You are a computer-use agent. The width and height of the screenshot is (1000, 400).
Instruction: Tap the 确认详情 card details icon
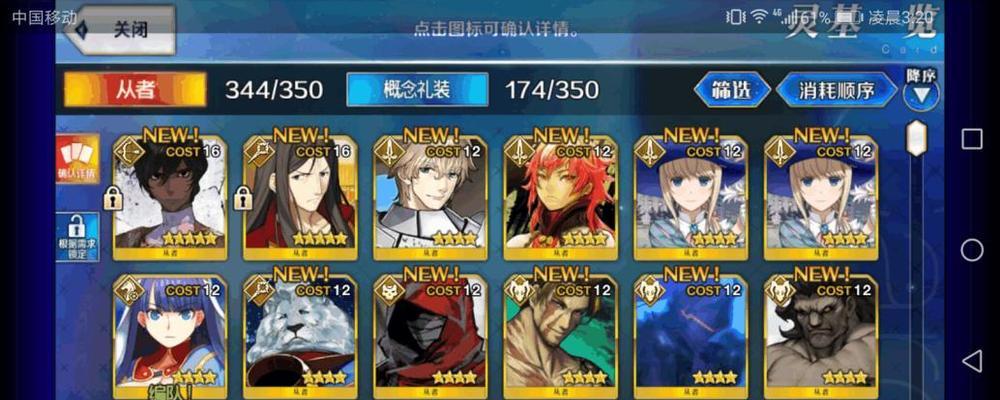click(77, 160)
